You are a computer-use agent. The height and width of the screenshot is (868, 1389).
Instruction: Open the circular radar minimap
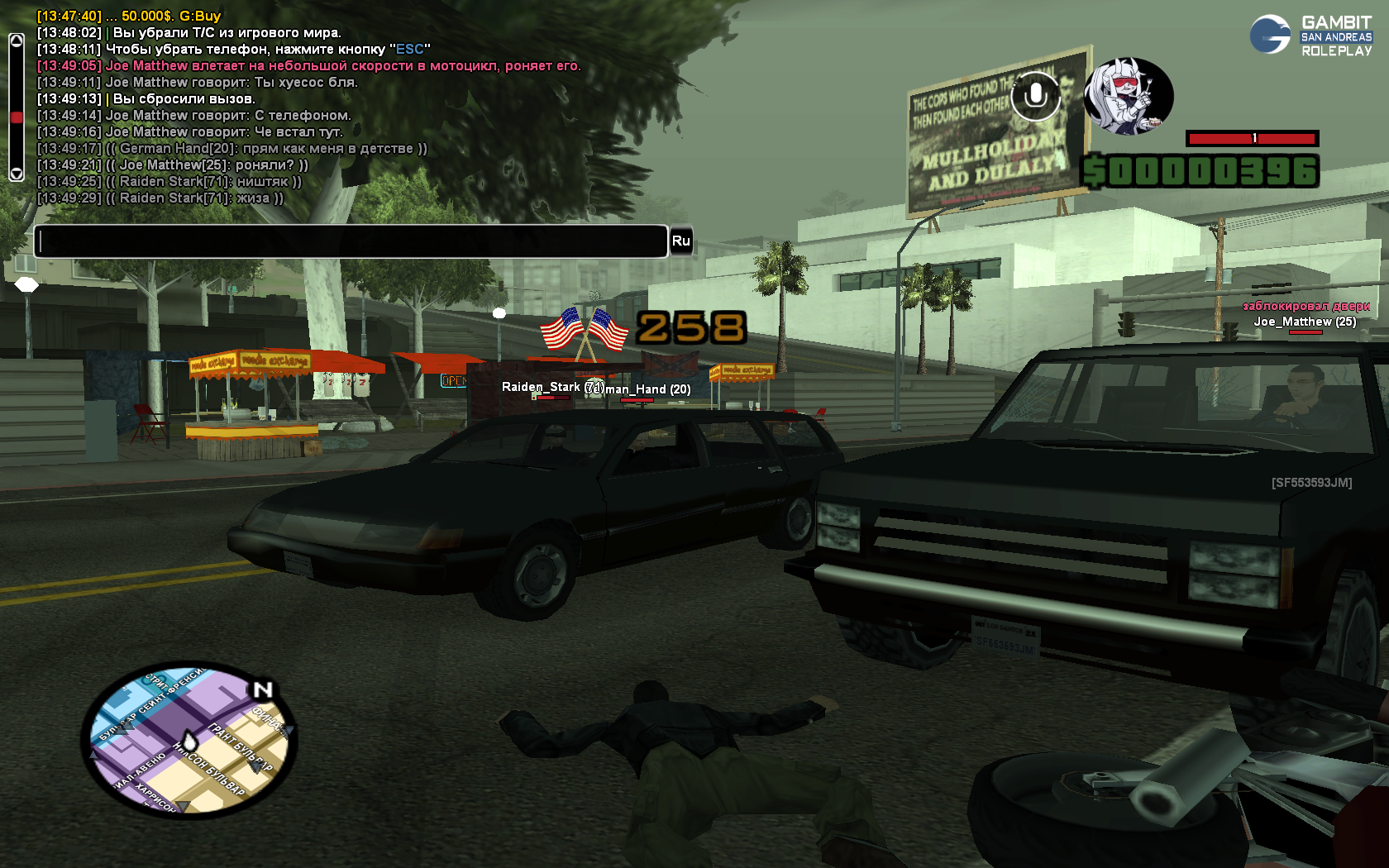tap(189, 740)
